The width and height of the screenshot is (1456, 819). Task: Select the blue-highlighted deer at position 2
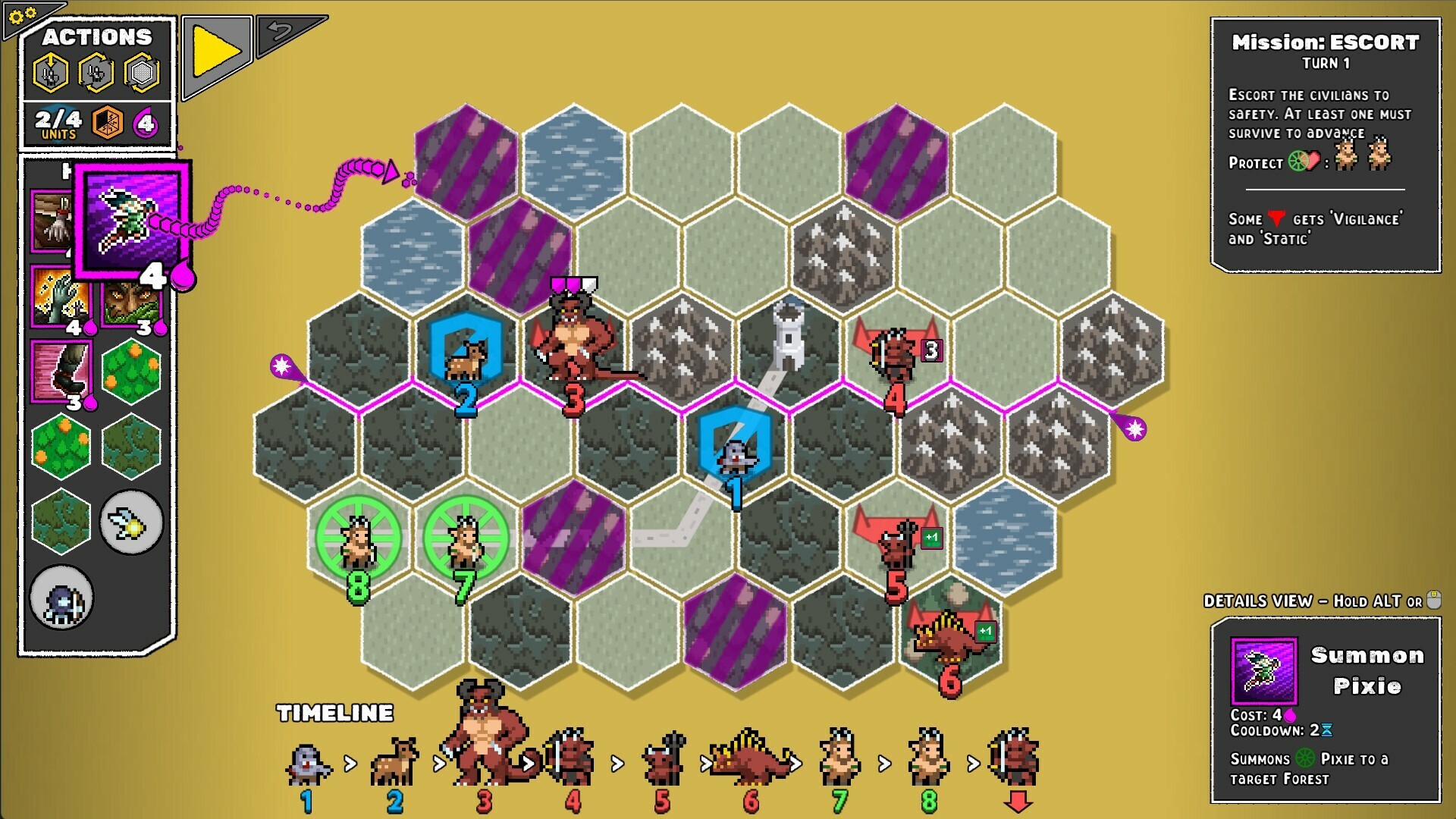tap(464, 362)
